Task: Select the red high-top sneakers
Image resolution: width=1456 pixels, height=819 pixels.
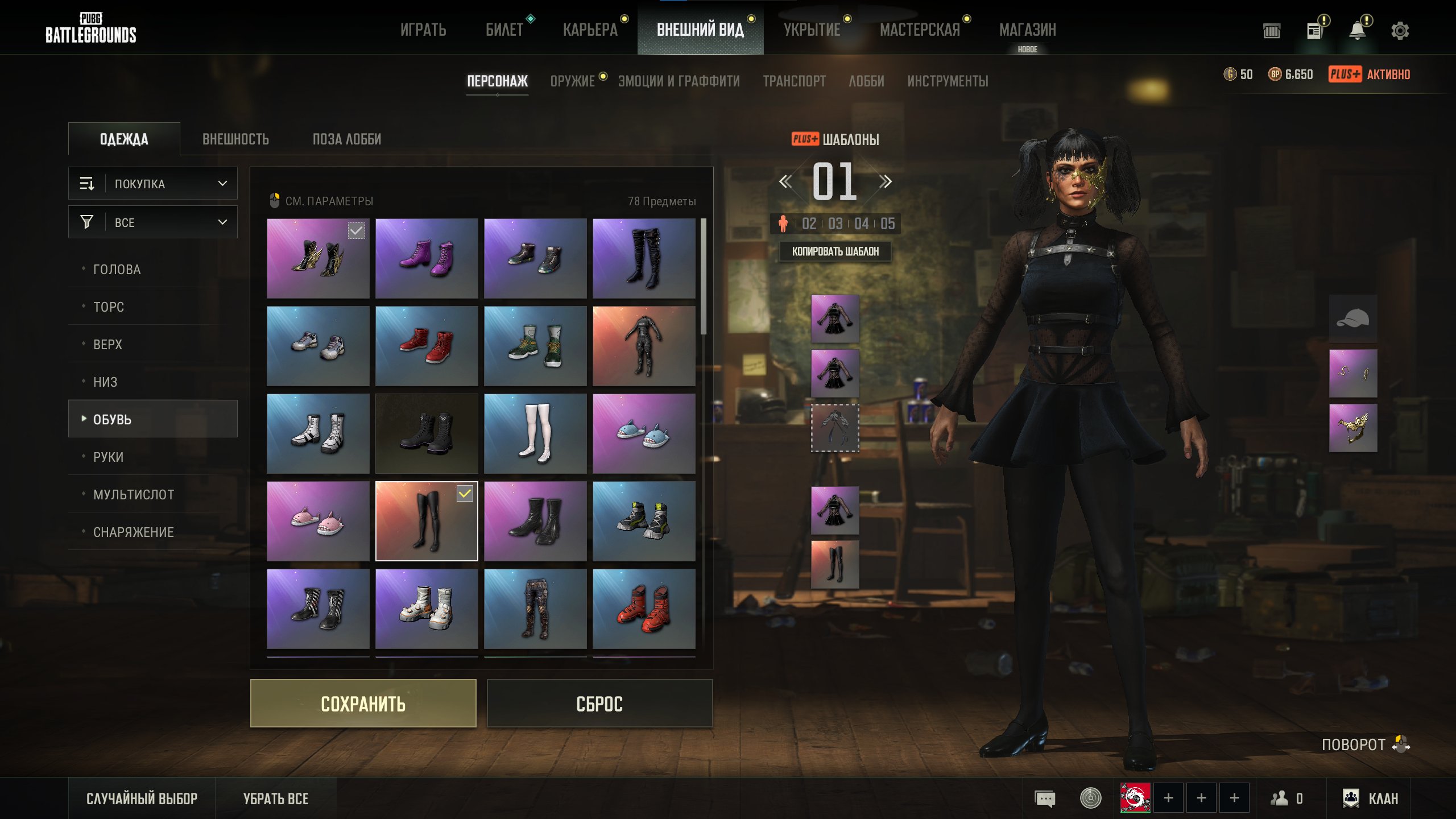Action: (427, 346)
